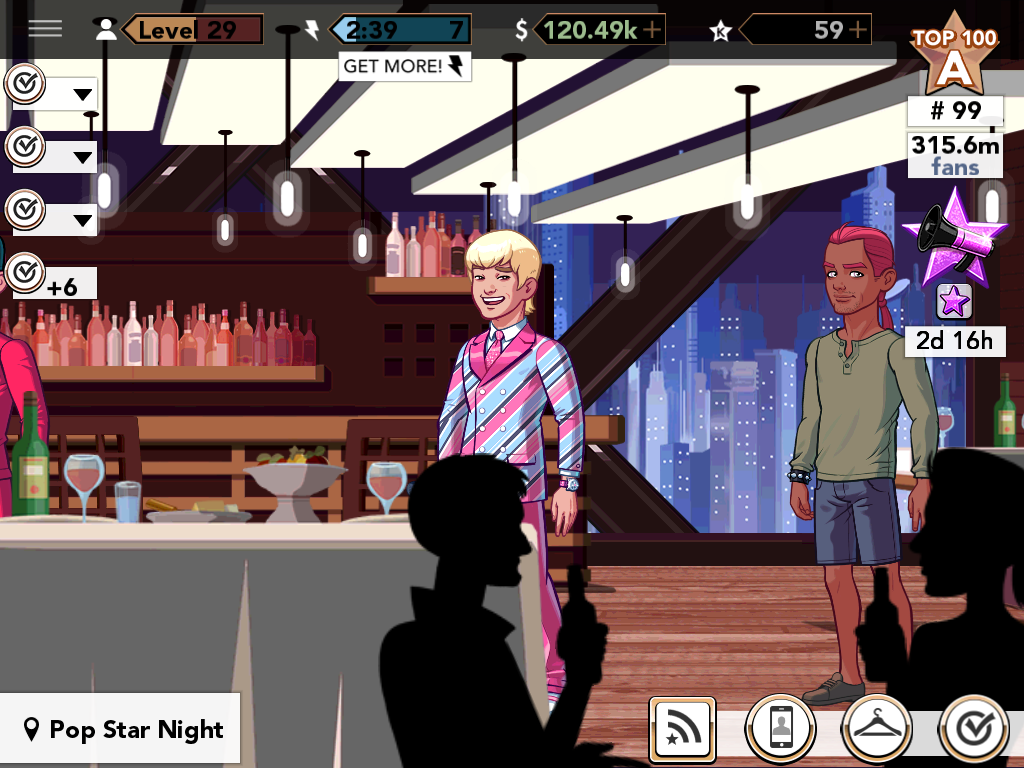This screenshot has width=1024, height=768.
Task: Open the clothes hanger wardrobe
Action: click(x=877, y=730)
